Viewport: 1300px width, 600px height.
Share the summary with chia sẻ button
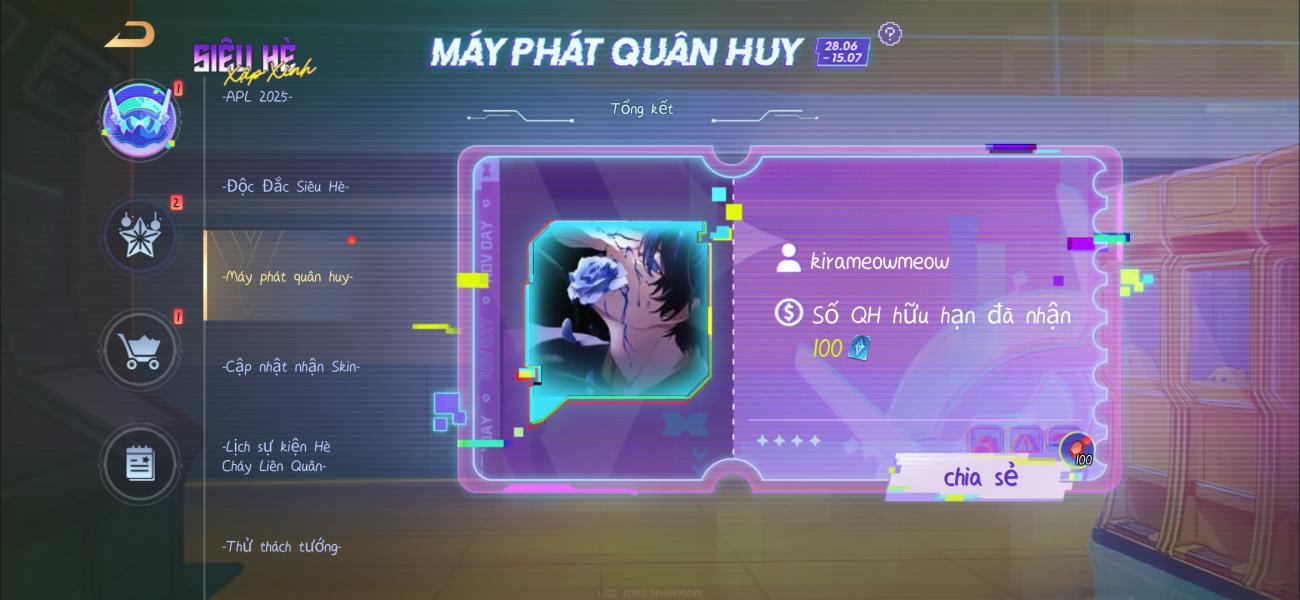click(980, 477)
